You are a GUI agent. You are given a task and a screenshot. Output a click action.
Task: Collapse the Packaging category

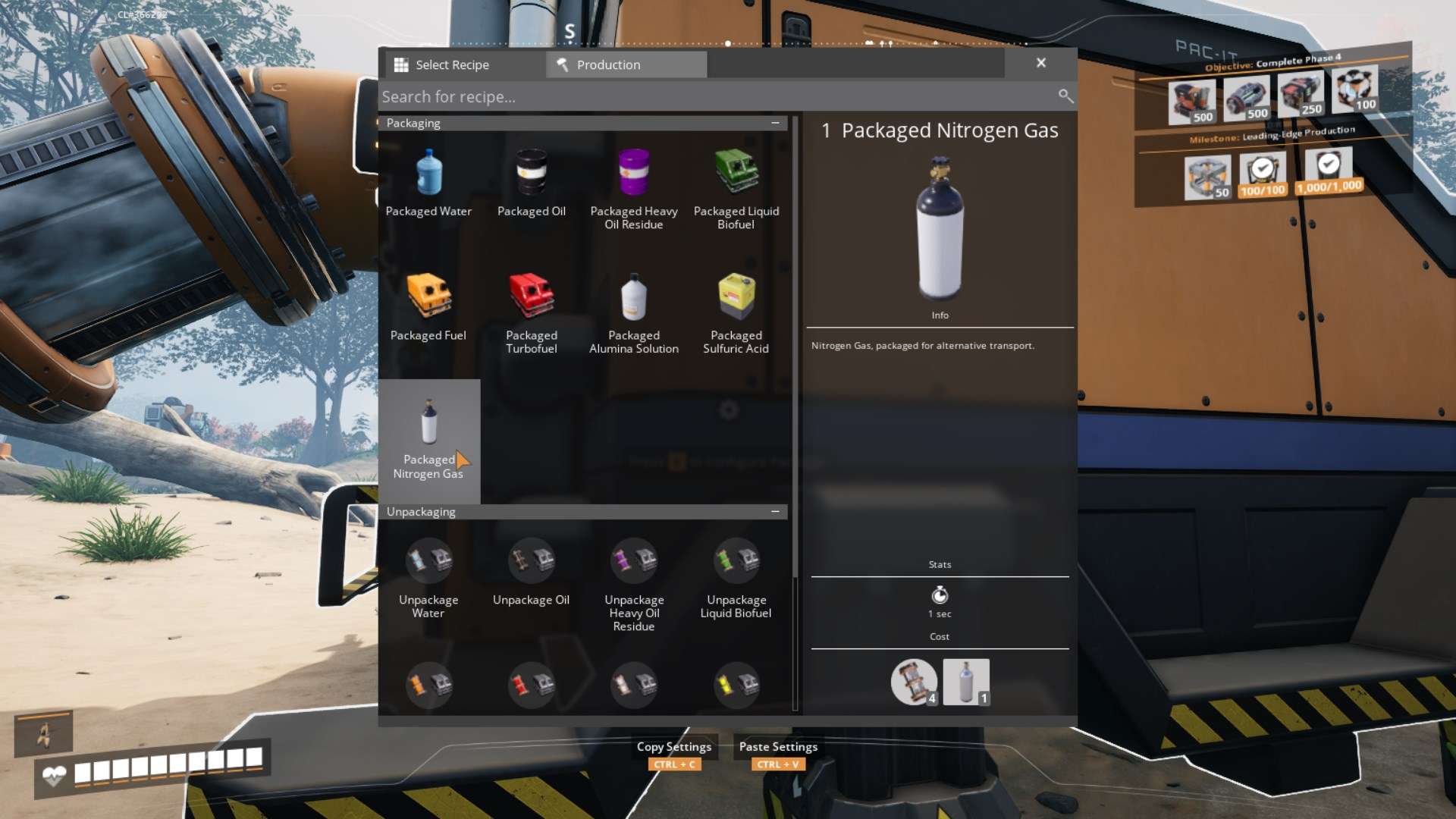pyautogui.click(x=775, y=123)
